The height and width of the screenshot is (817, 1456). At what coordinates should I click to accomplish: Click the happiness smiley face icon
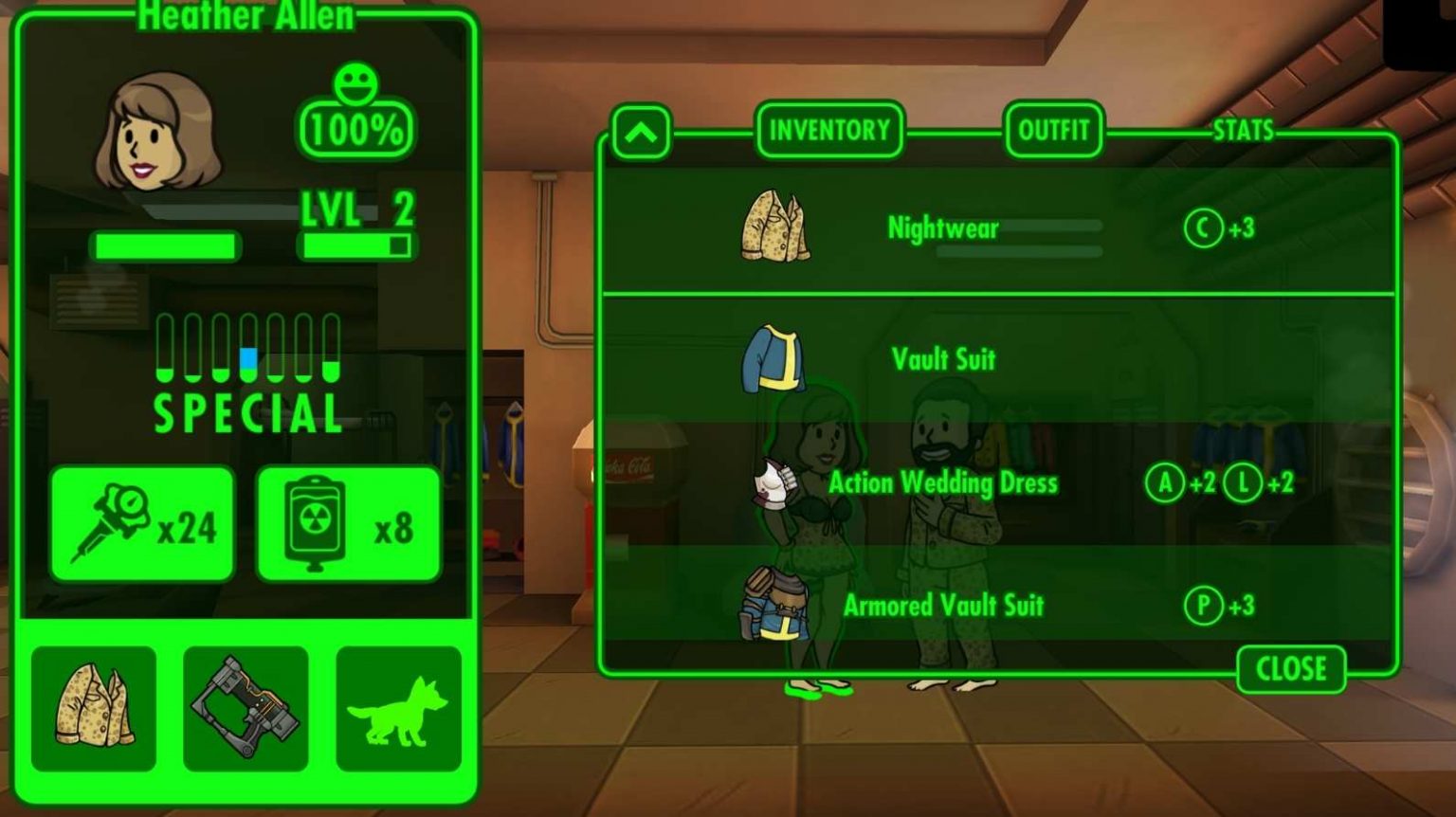tap(355, 85)
